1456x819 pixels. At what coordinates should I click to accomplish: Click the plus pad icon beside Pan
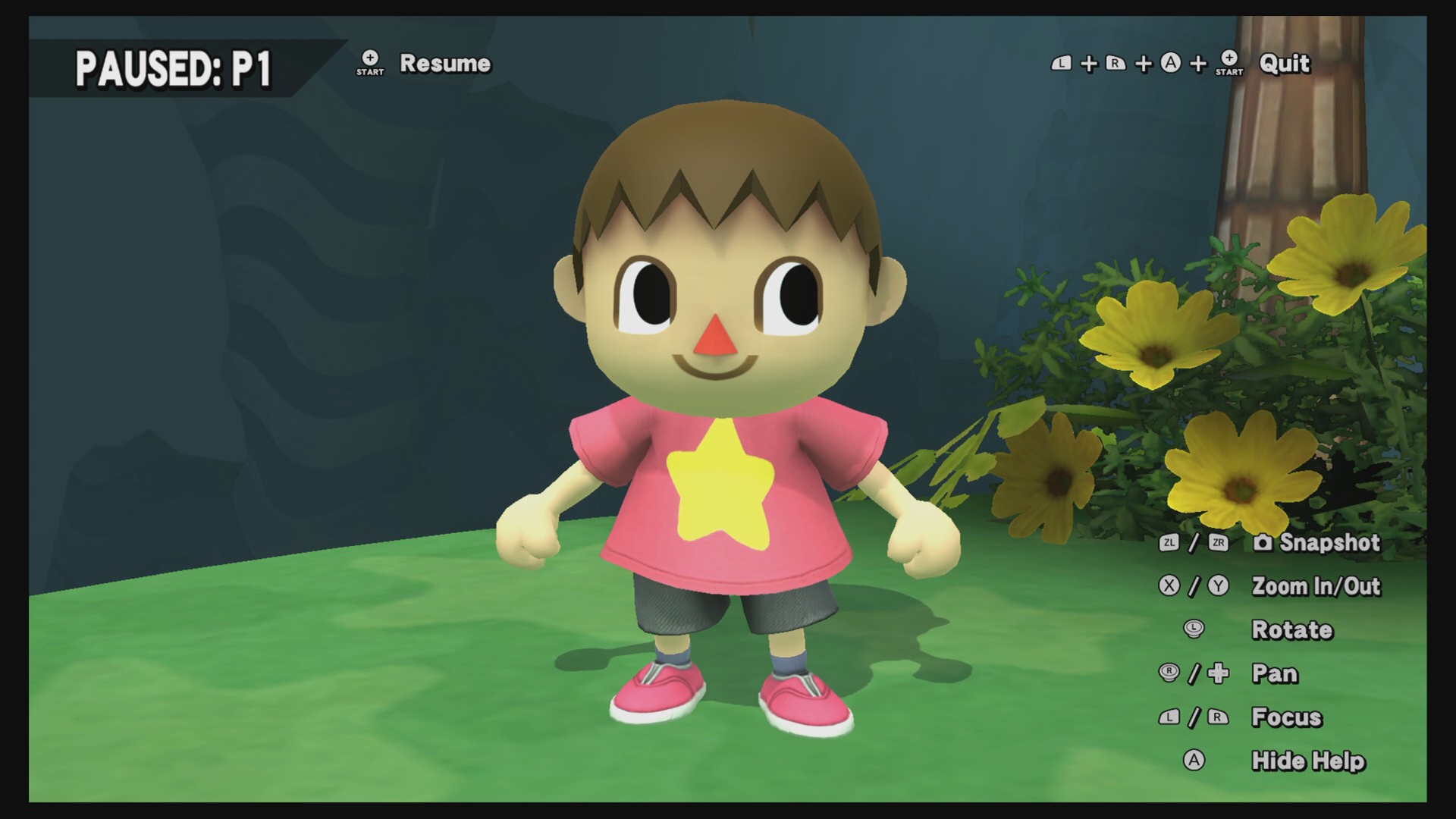1219,673
